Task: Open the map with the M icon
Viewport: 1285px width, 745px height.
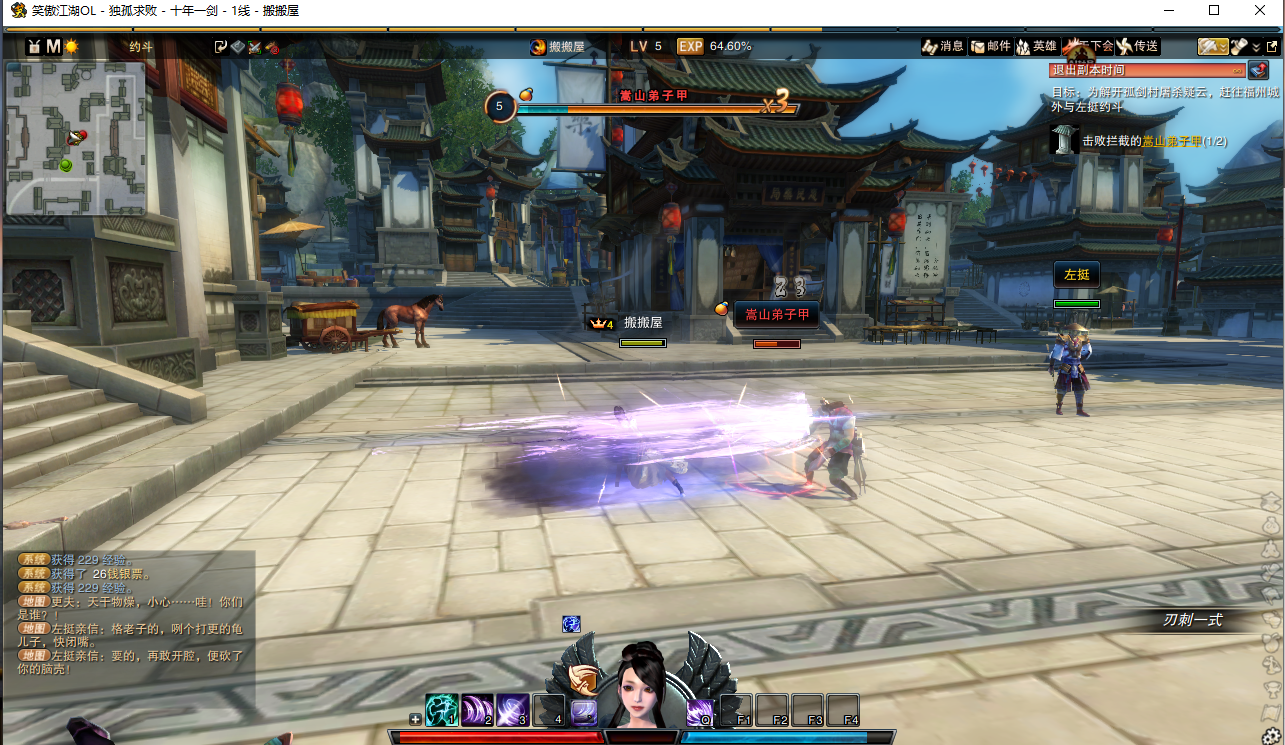Action: [x=53, y=46]
